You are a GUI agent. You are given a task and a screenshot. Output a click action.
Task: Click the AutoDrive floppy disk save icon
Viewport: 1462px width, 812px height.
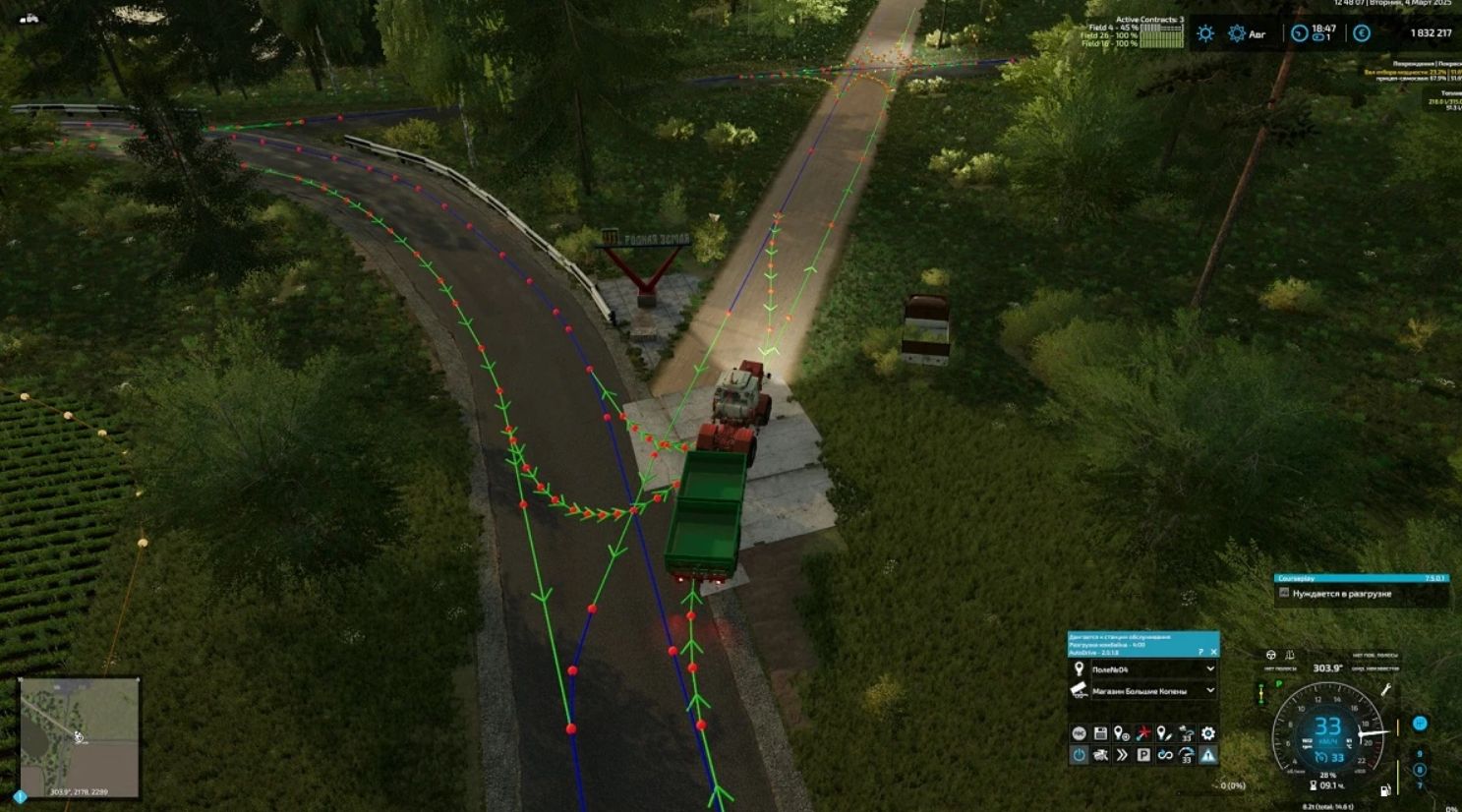point(1100,733)
